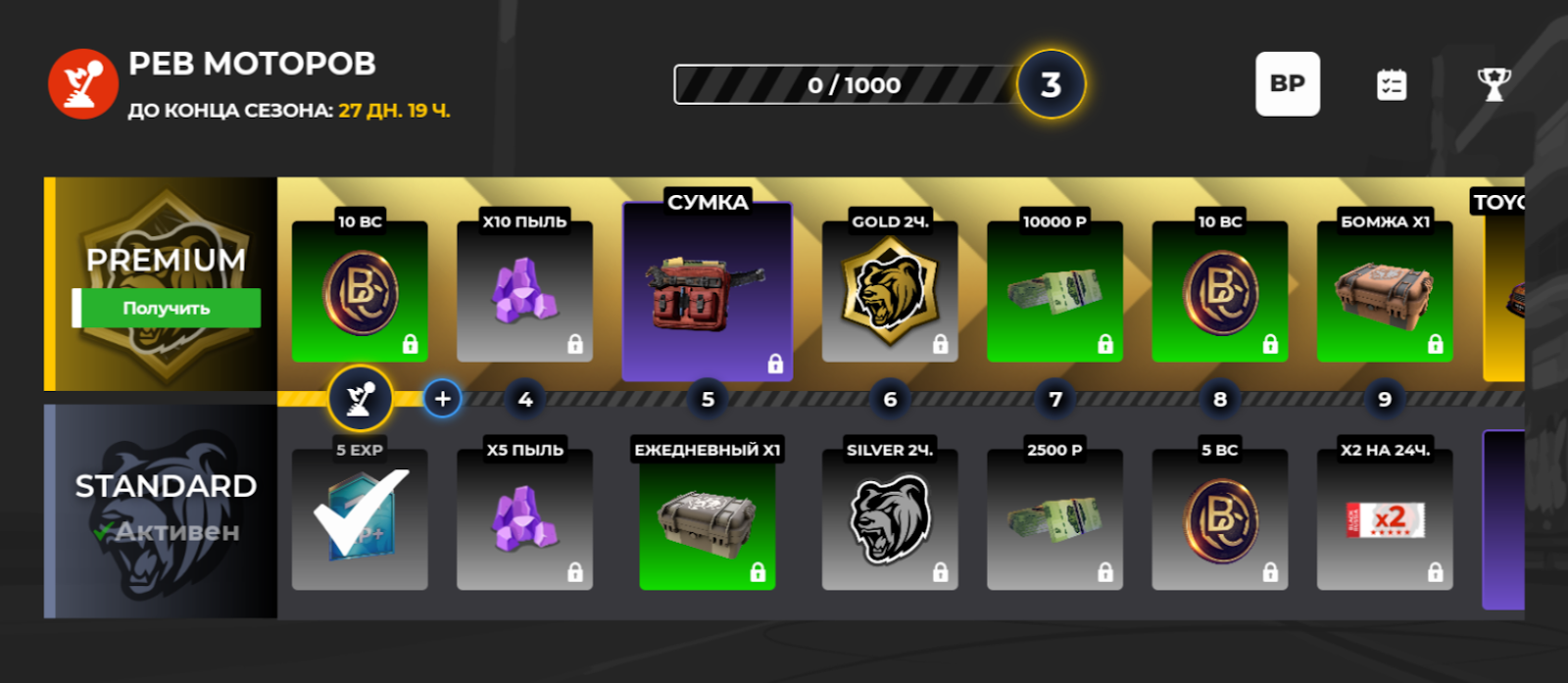Select the 2500 P cash reward
This screenshot has height=683, width=1568.
click(1054, 519)
